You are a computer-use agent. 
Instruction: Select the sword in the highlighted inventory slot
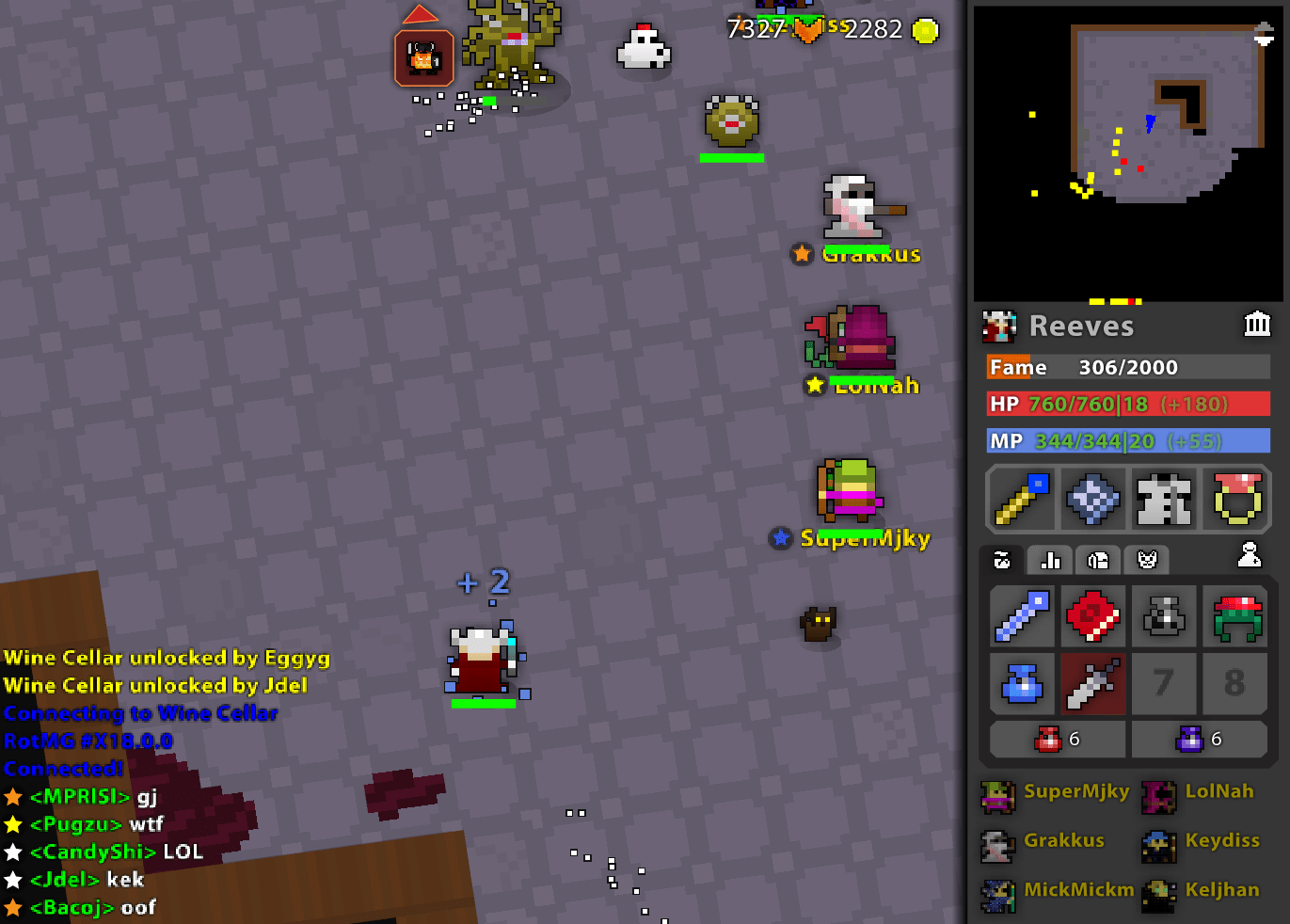[1092, 683]
